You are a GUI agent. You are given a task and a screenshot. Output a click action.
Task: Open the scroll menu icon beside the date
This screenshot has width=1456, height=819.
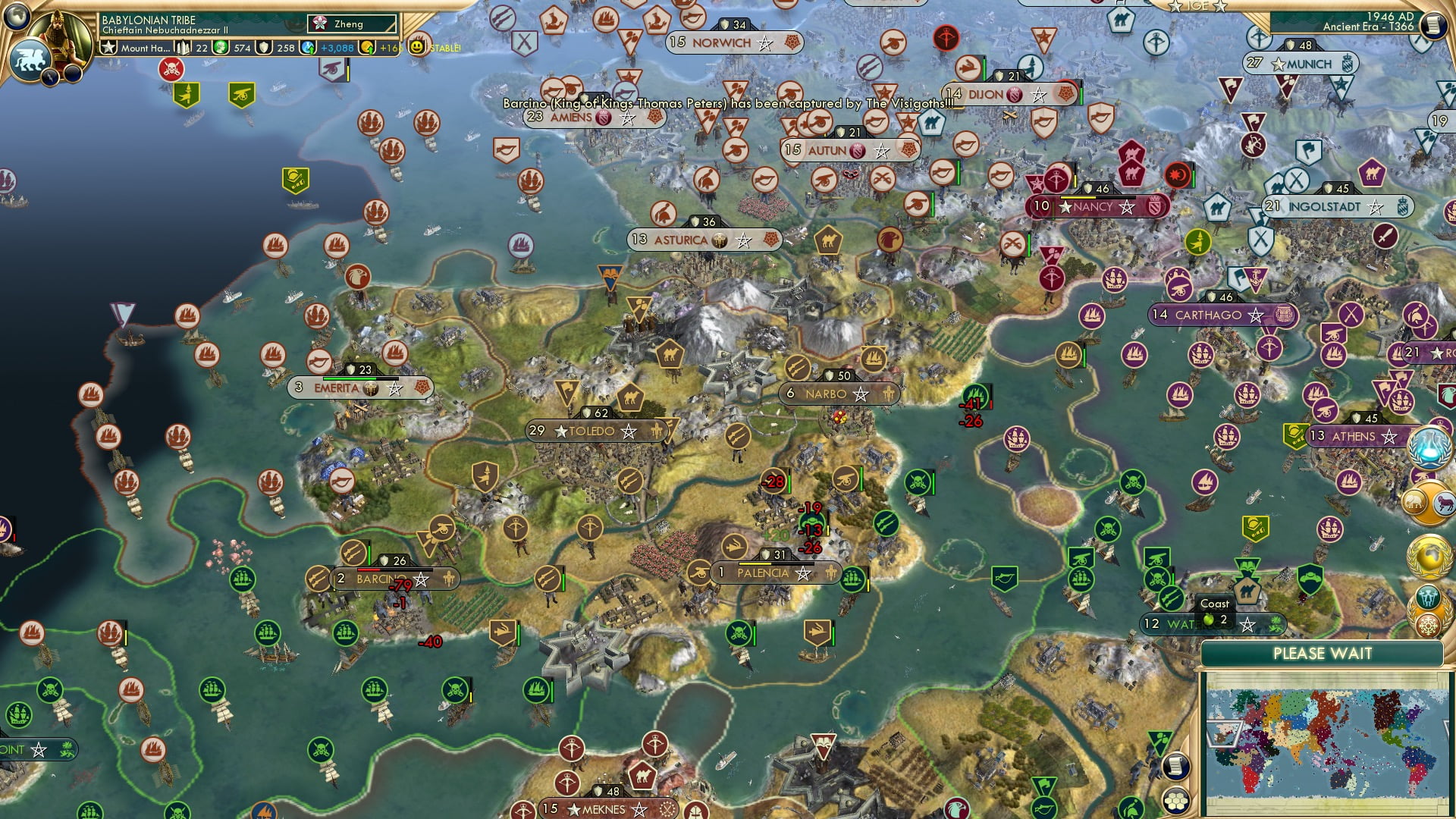[x=1432, y=25]
